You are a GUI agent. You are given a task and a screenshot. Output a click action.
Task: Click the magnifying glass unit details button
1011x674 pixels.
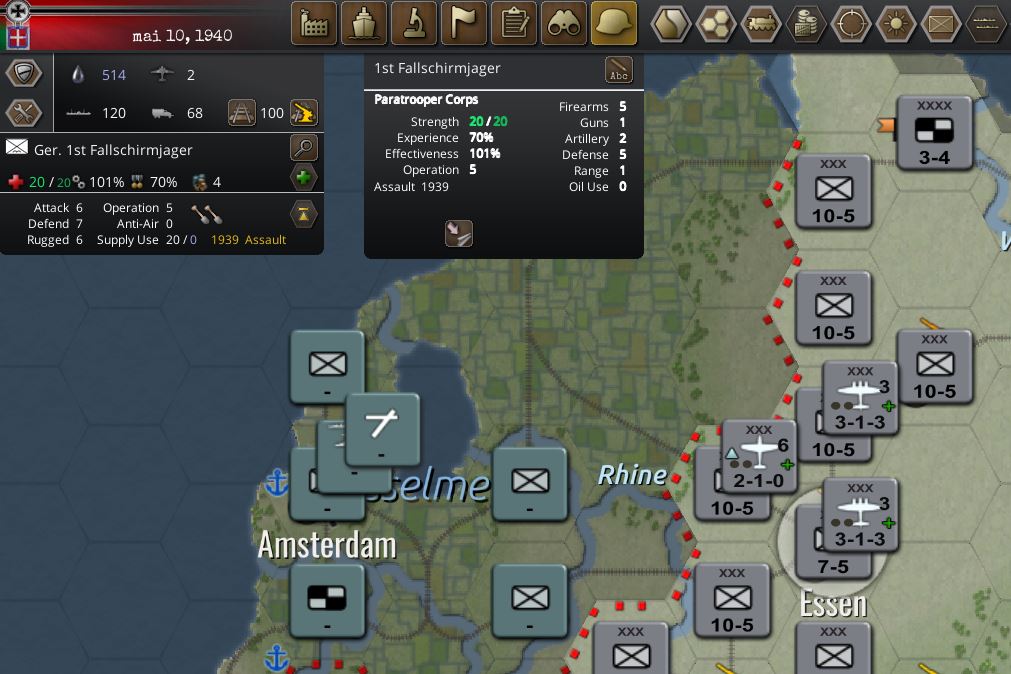304,148
